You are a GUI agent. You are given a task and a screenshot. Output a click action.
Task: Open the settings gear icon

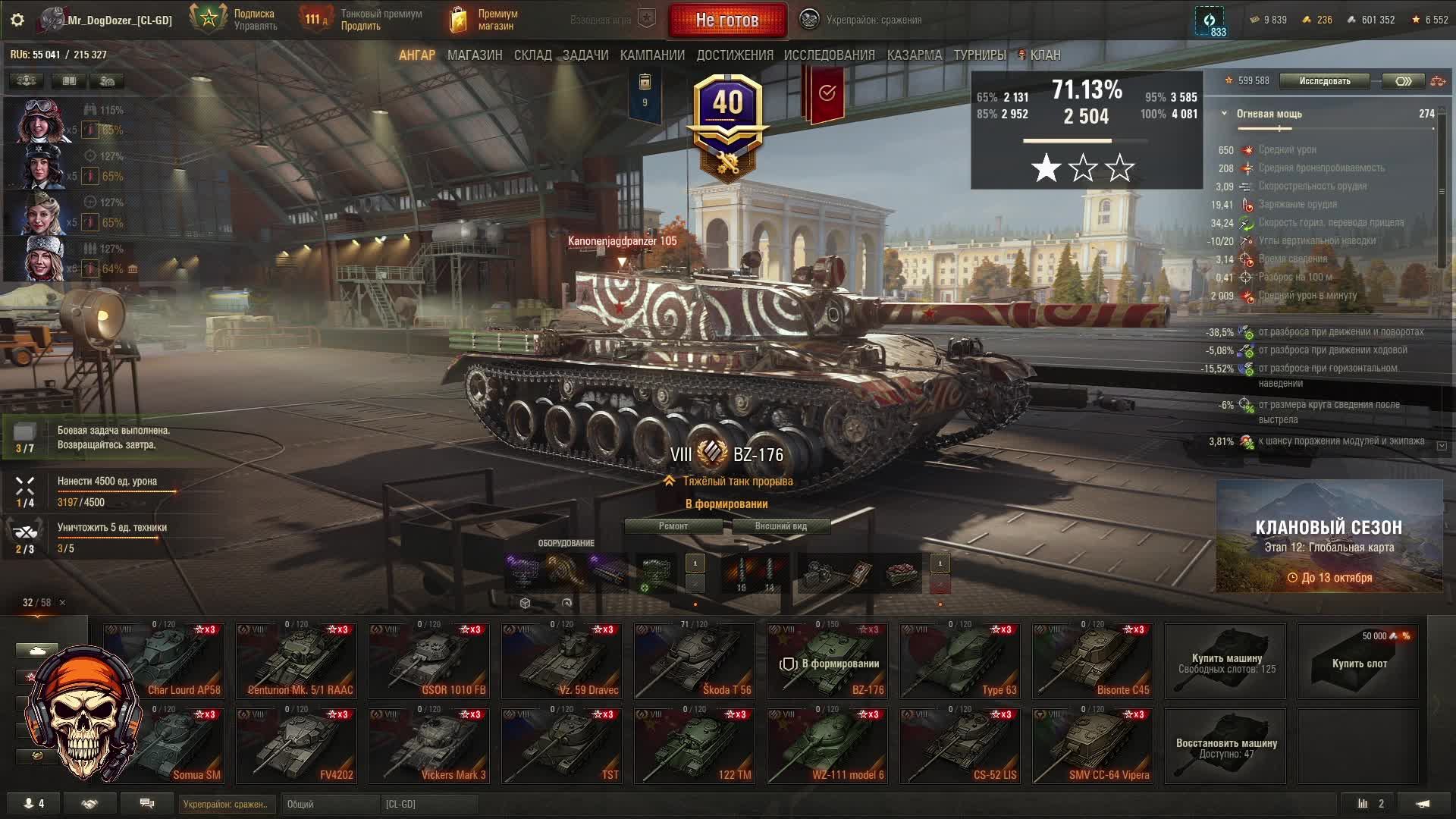(x=17, y=20)
